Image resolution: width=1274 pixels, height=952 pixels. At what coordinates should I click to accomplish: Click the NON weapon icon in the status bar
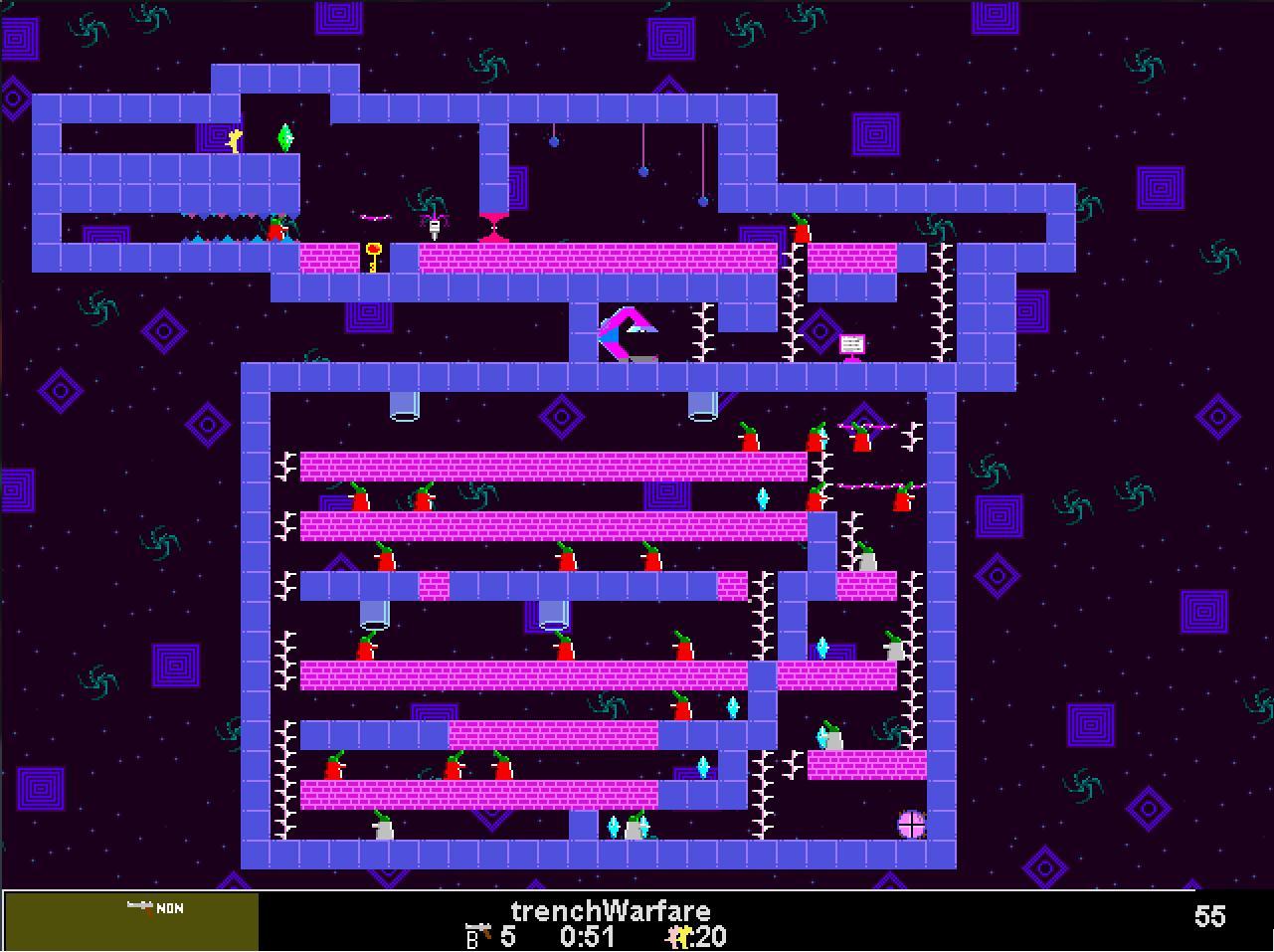coord(147,908)
